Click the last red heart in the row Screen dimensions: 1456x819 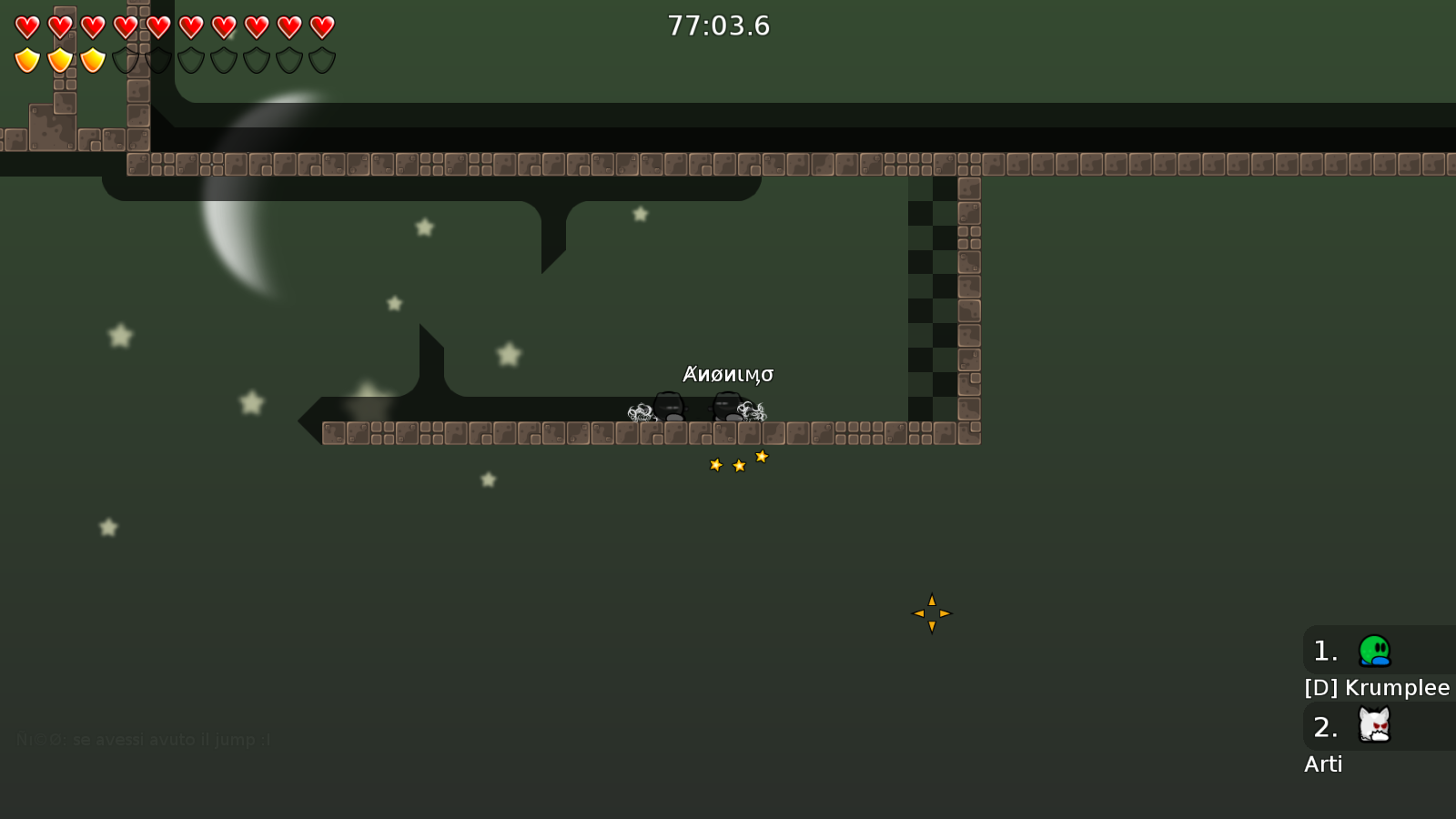point(320,27)
